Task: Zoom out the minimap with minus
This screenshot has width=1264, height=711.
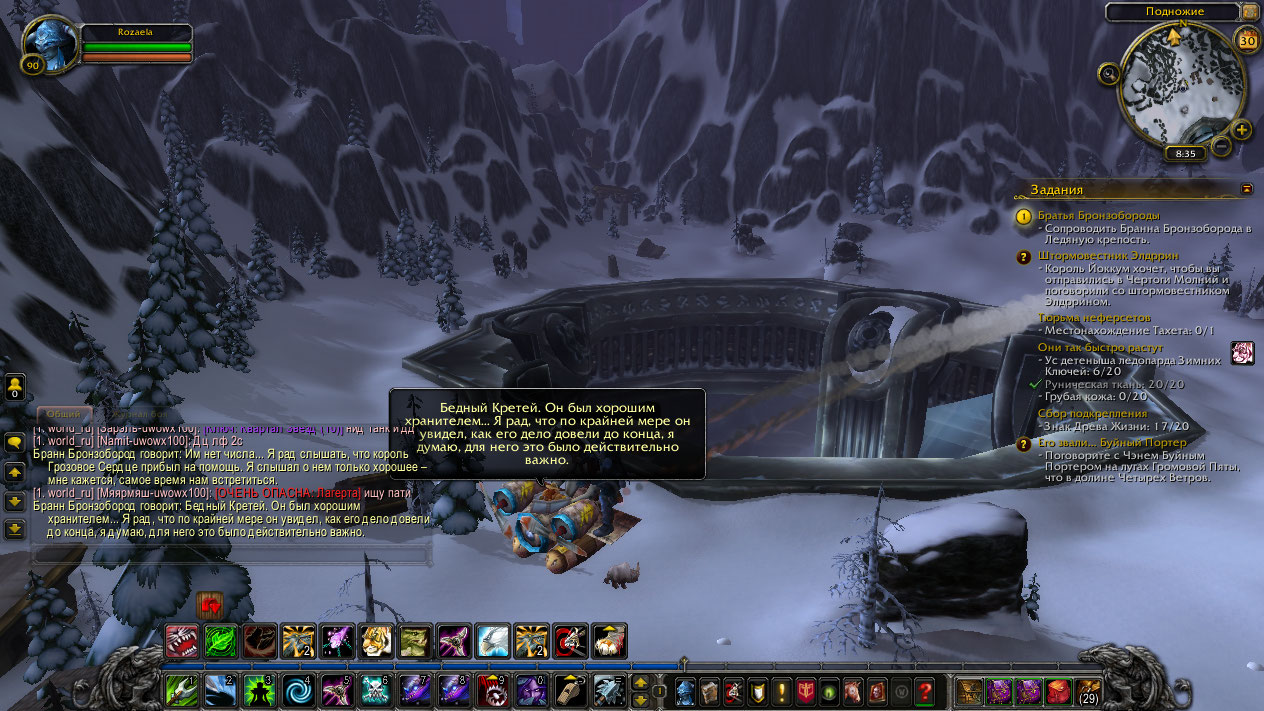Action: point(1221,147)
